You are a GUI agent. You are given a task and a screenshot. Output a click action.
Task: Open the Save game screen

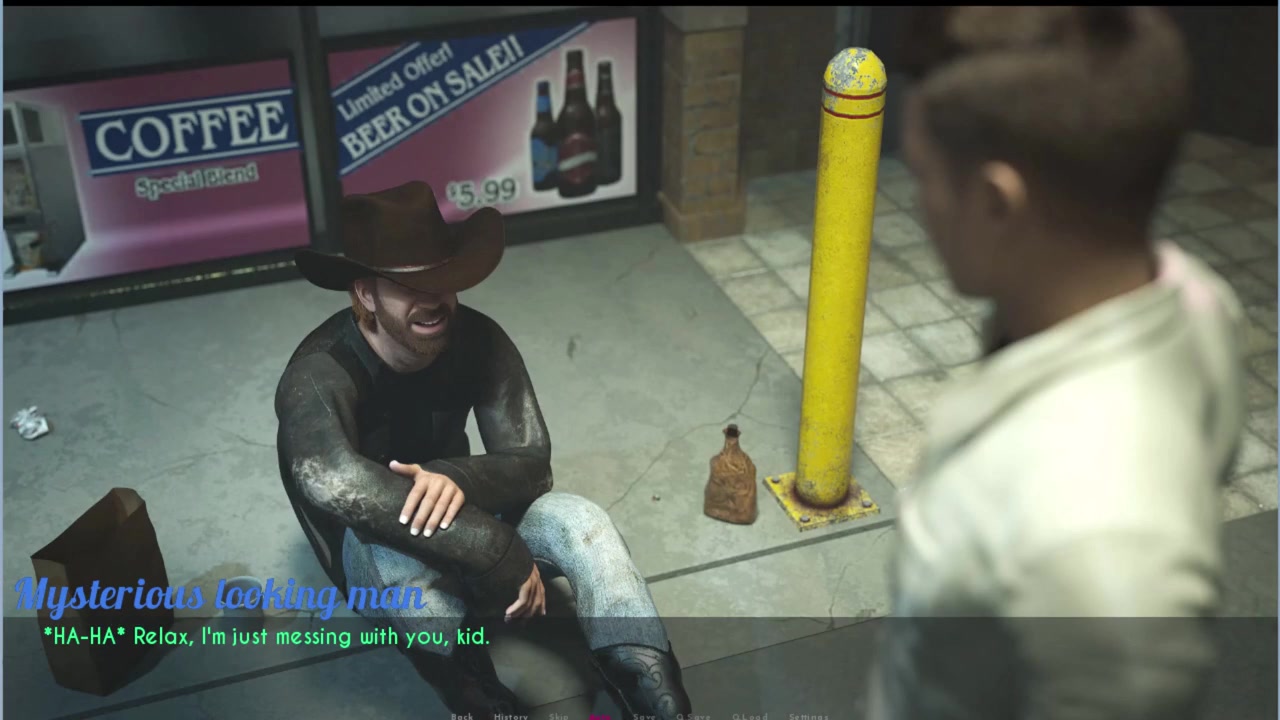(644, 716)
